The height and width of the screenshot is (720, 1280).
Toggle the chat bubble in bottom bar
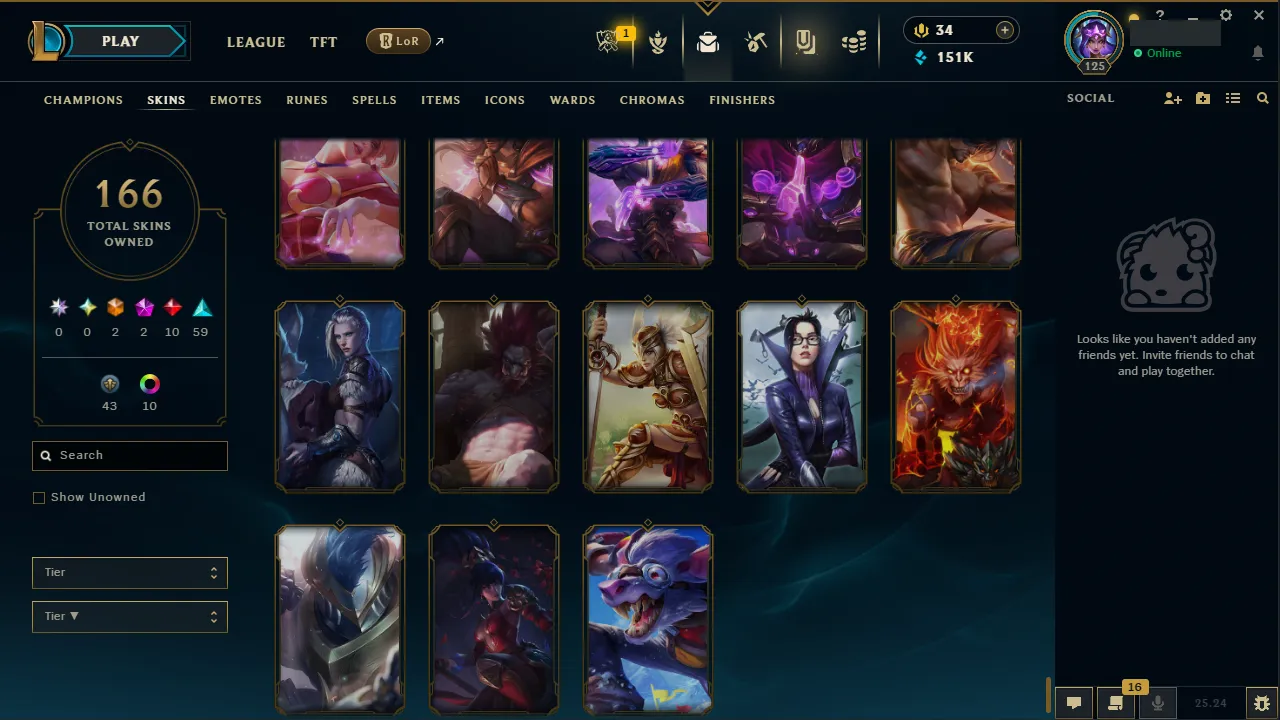(1074, 702)
